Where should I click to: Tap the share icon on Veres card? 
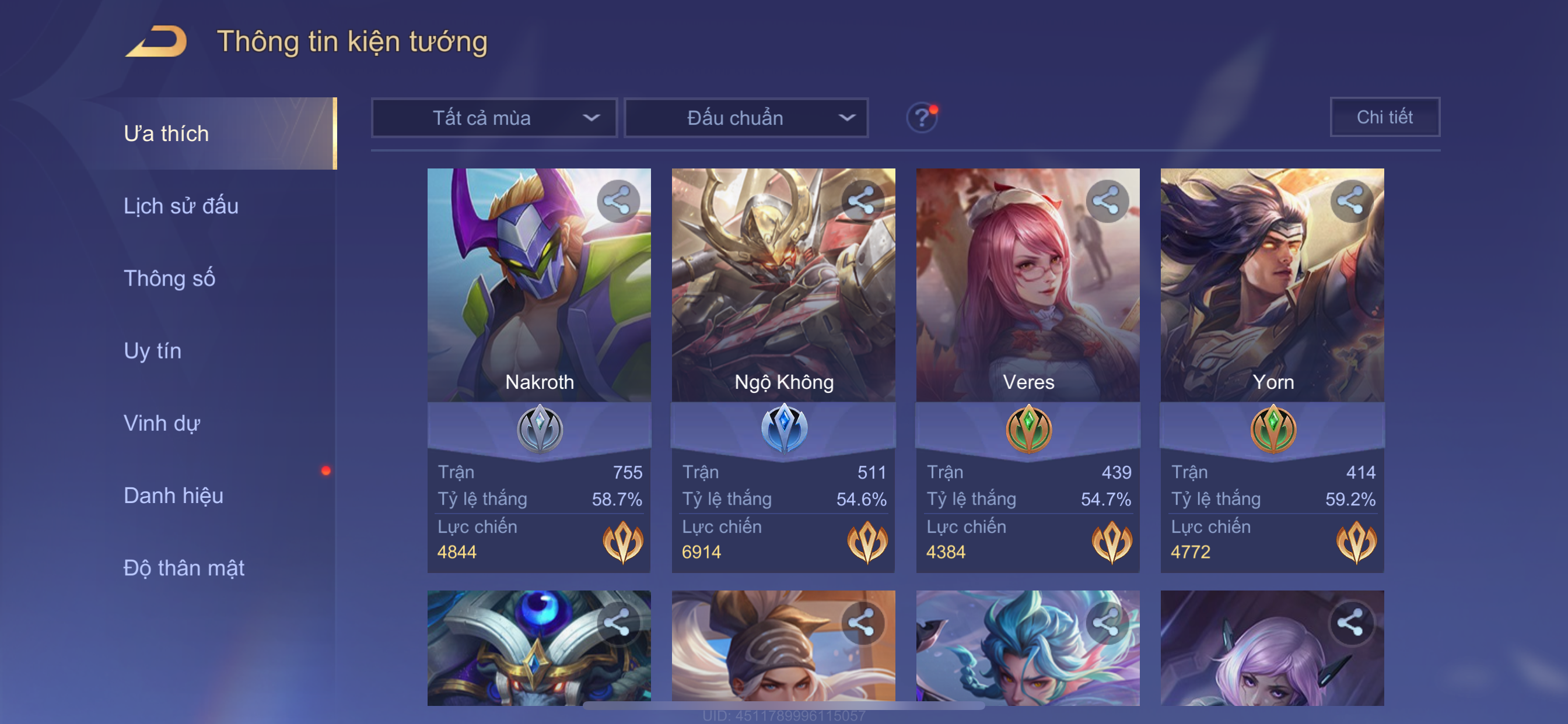tap(1106, 201)
